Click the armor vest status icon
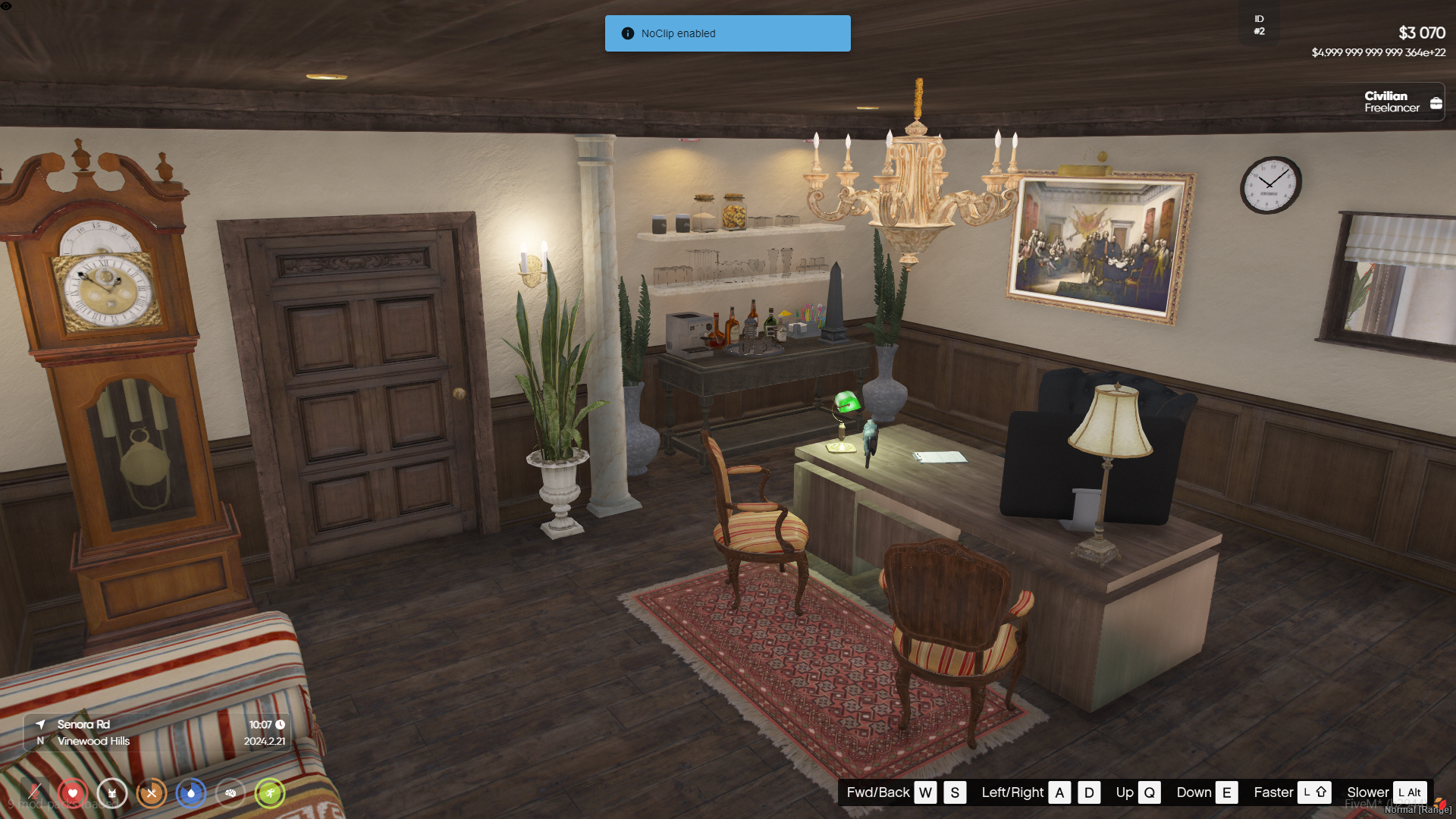This screenshot has width=1456, height=819. [112, 793]
